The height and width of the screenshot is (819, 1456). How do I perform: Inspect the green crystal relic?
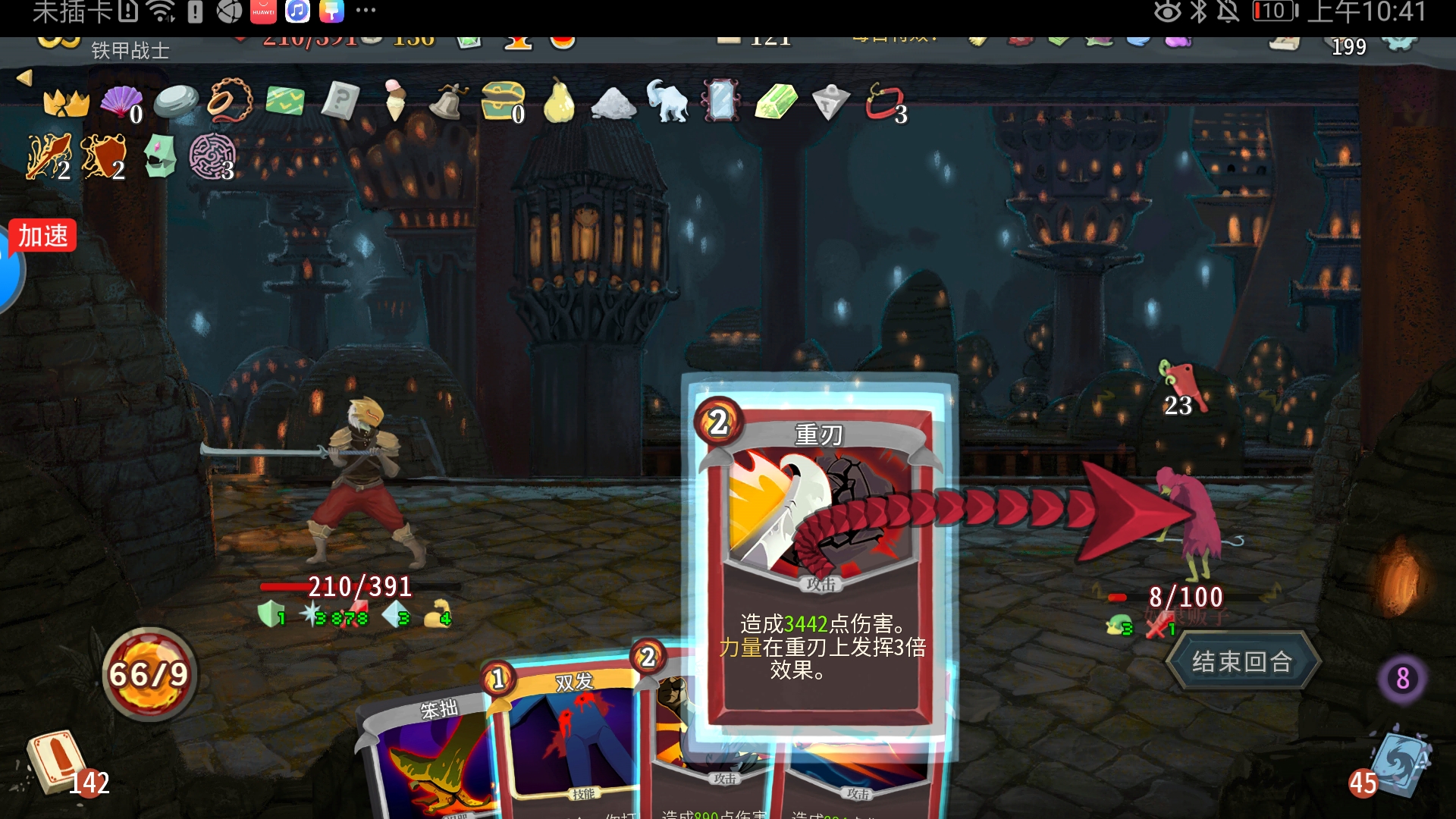point(776,101)
